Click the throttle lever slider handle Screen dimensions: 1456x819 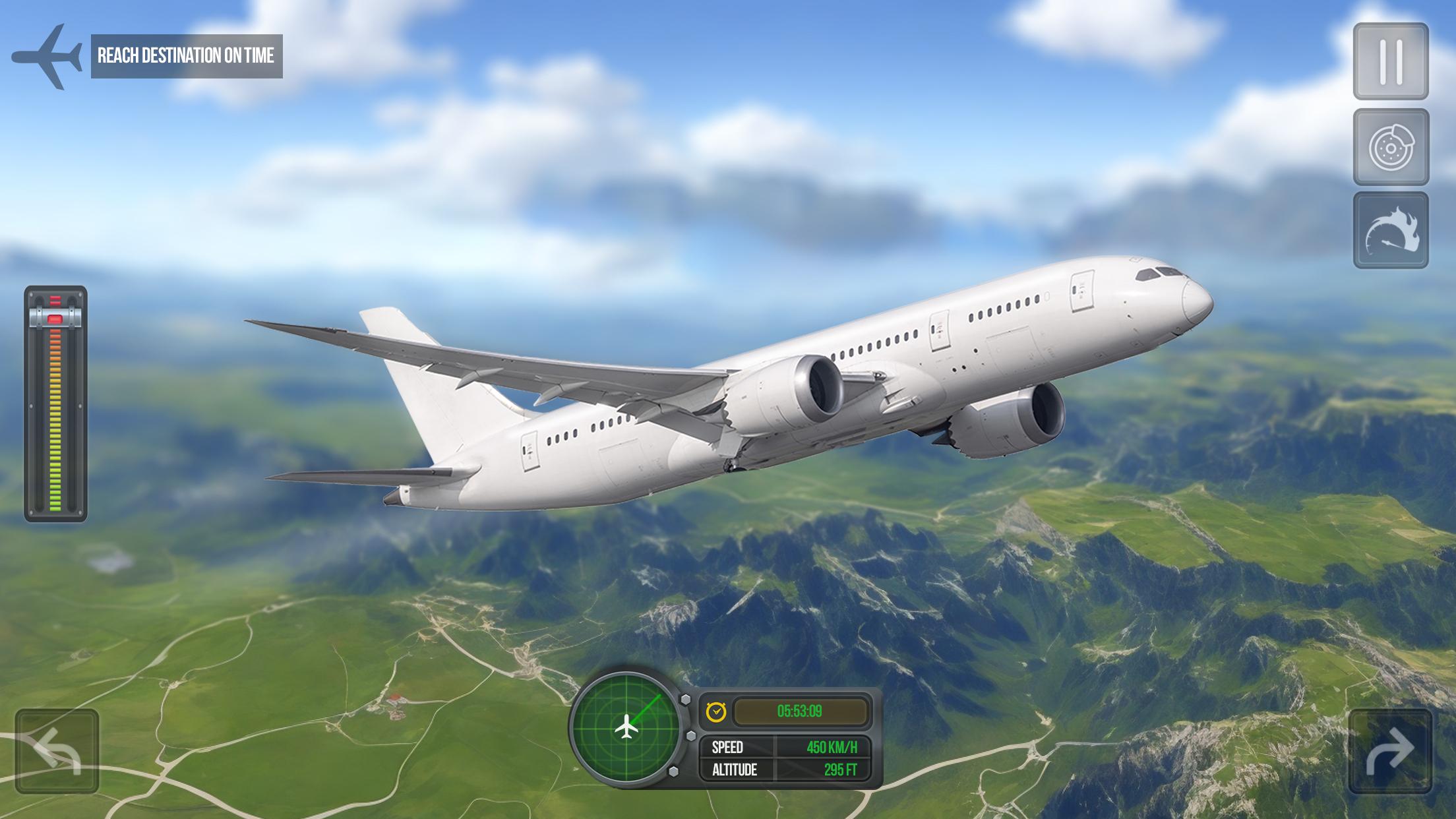(55, 319)
